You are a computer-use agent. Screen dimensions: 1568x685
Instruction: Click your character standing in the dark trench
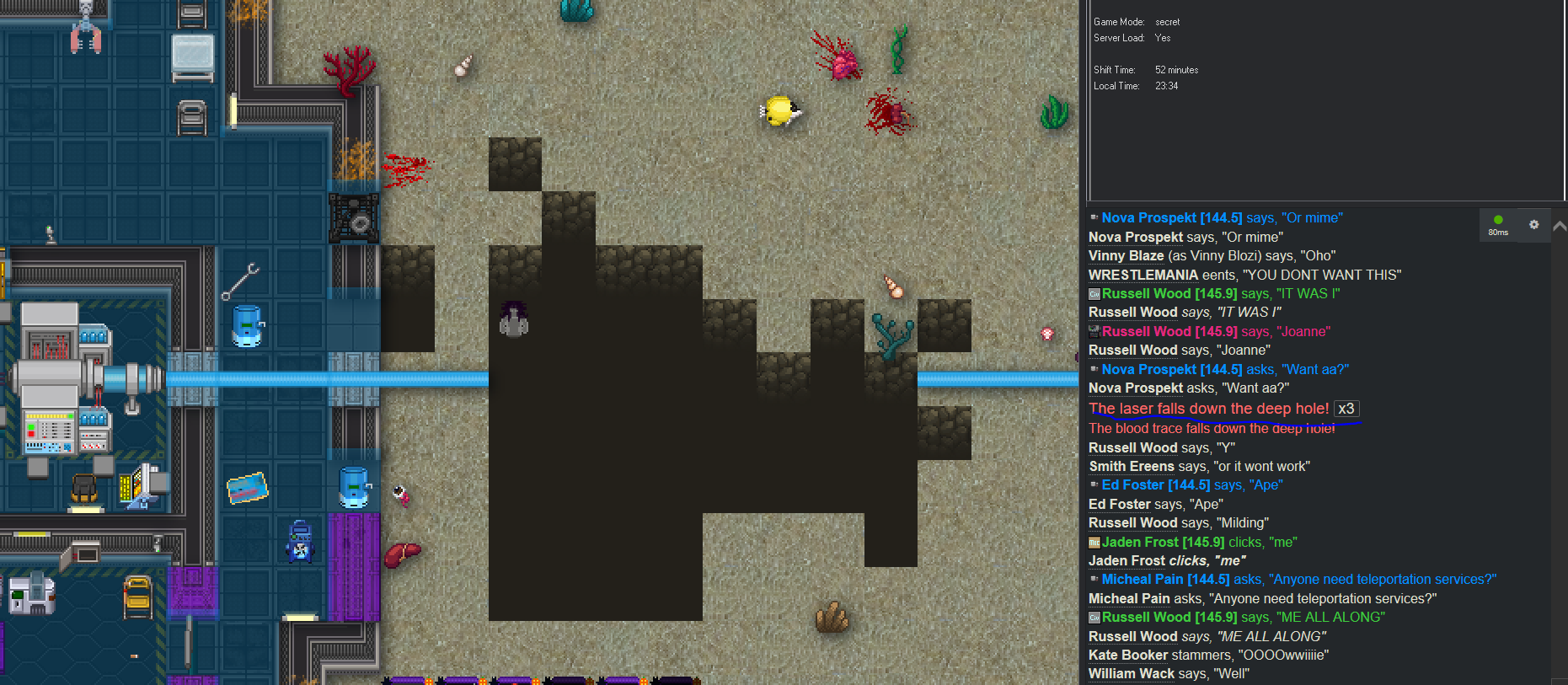coord(514,320)
